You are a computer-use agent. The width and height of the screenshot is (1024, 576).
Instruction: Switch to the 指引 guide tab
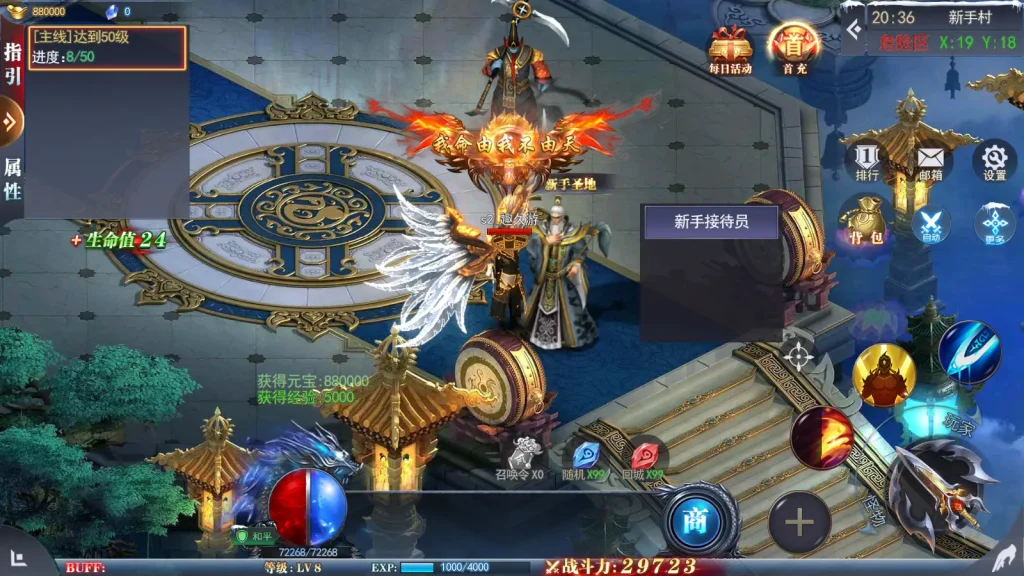coord(12,62)
